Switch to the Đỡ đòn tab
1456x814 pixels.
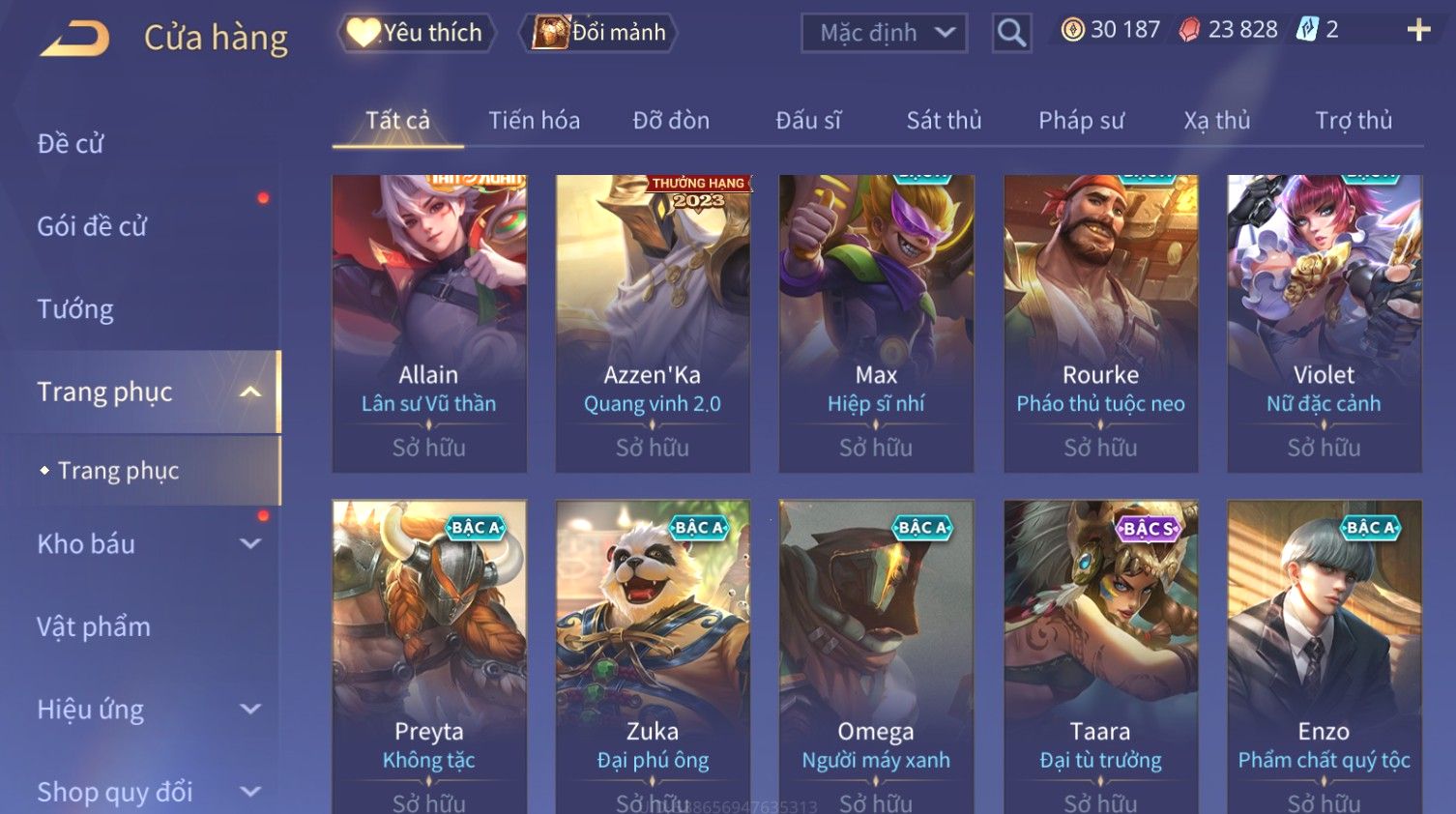pos(671,121)
